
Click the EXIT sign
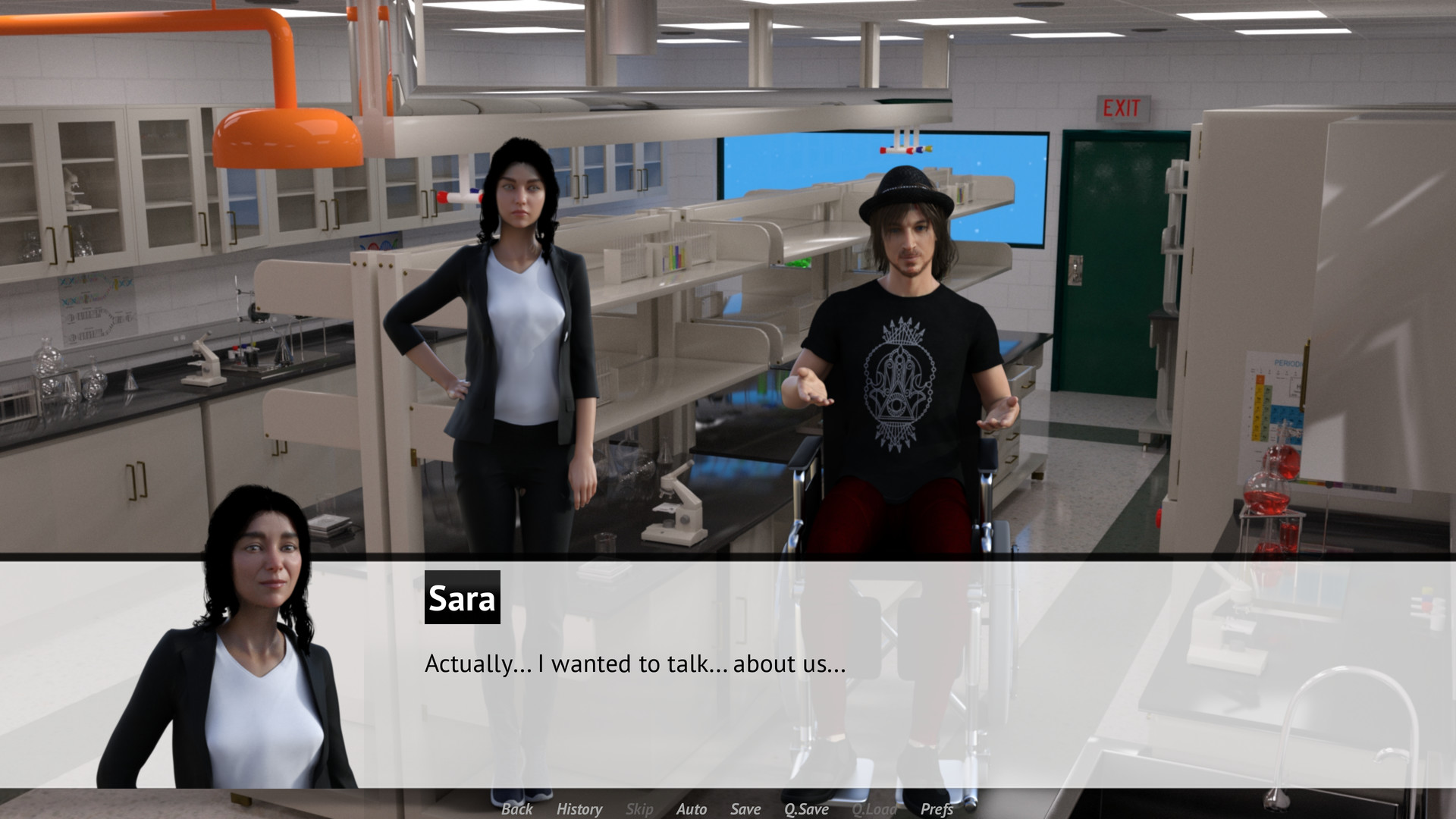coord(1125,107)
